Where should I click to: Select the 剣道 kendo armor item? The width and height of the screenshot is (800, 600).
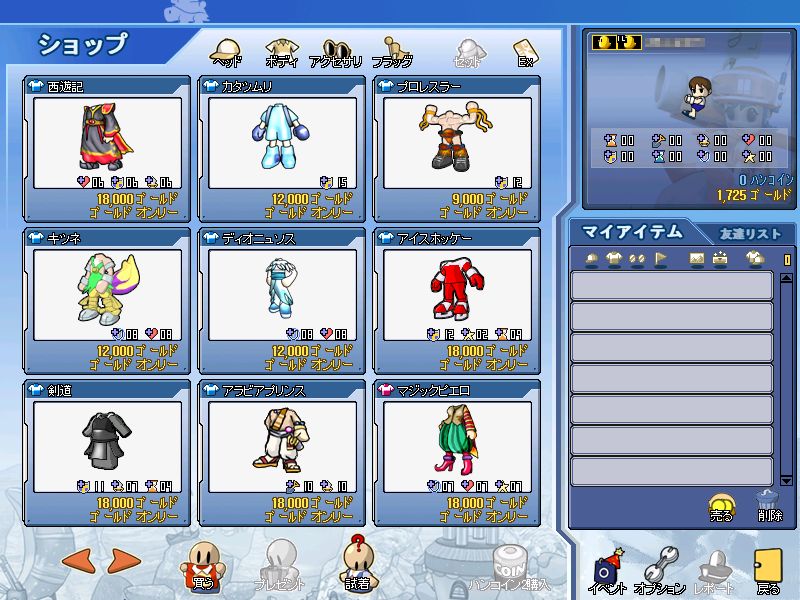(x=108, y=440)
